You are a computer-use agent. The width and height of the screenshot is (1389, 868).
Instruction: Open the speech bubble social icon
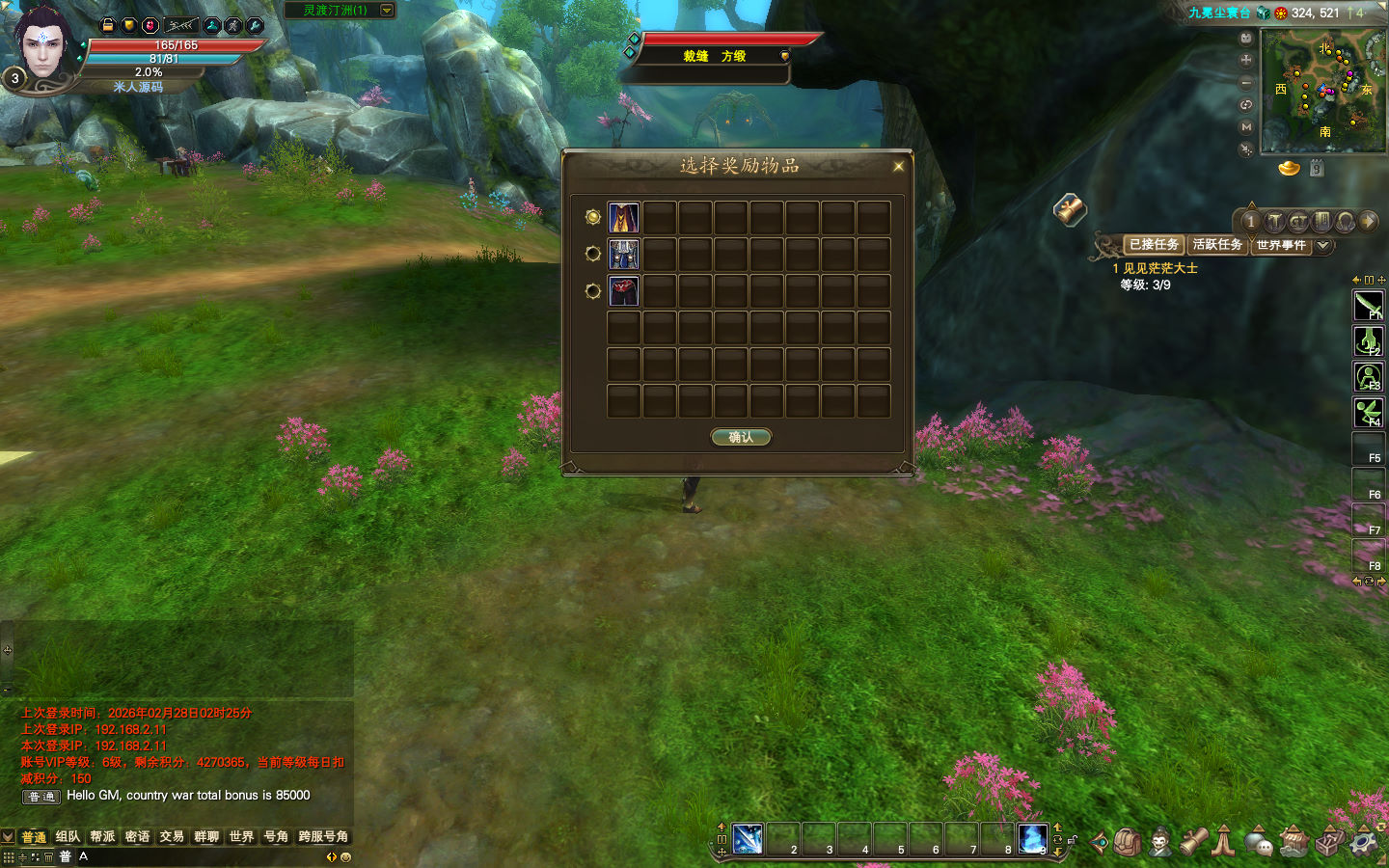1258,841
